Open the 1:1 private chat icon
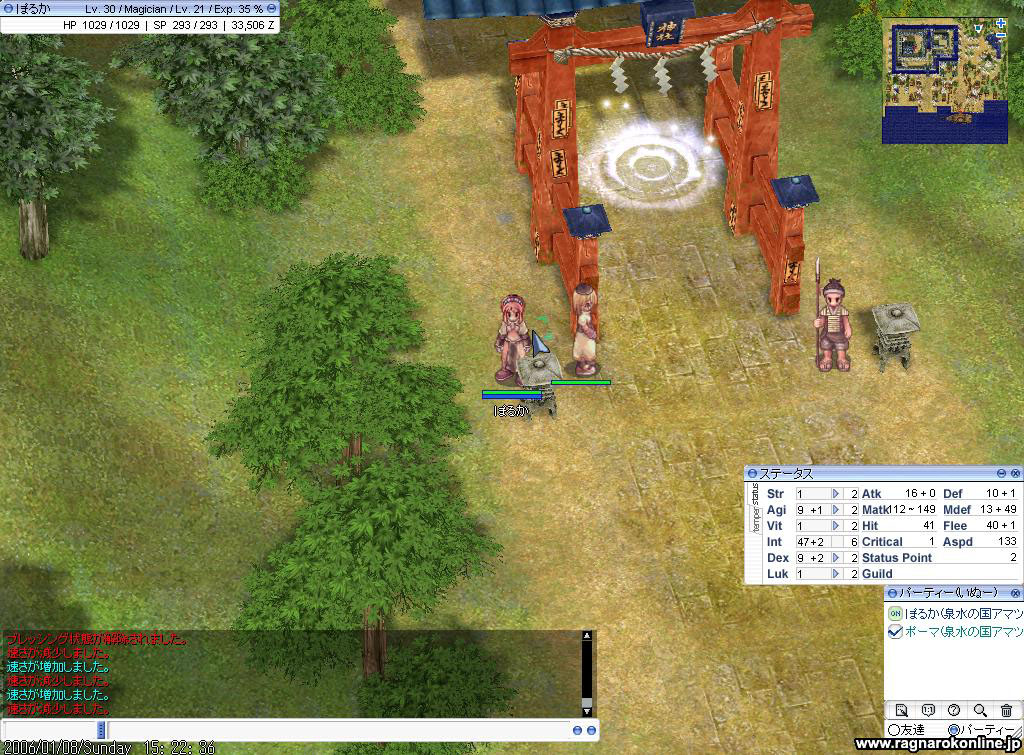 pos(927,710)
